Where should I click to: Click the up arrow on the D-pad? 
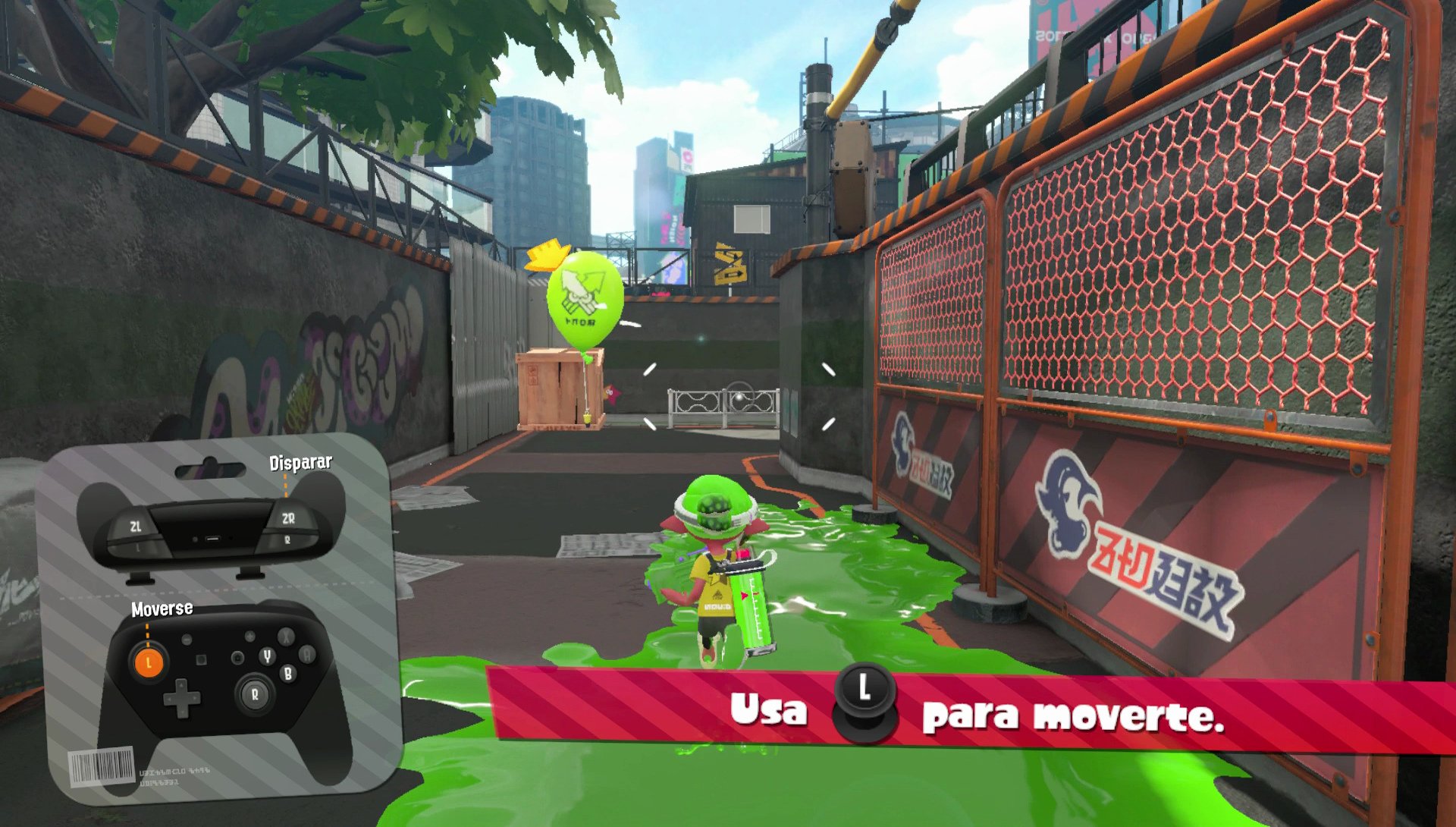click(182, 684)
